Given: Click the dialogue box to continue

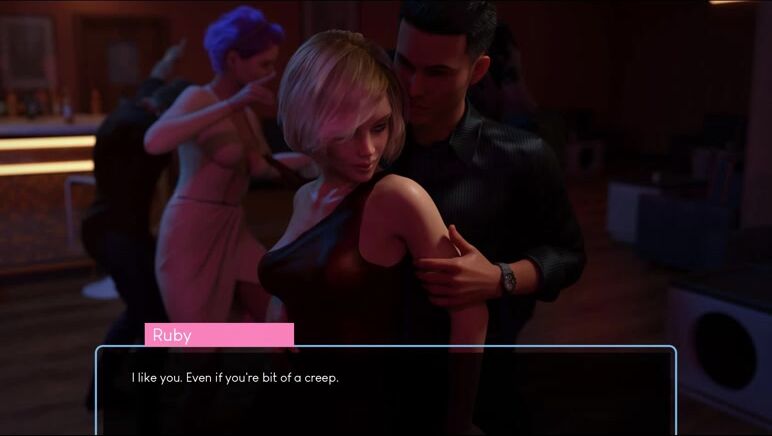Looking at the screenshot, I should click(x=385, y=390).
